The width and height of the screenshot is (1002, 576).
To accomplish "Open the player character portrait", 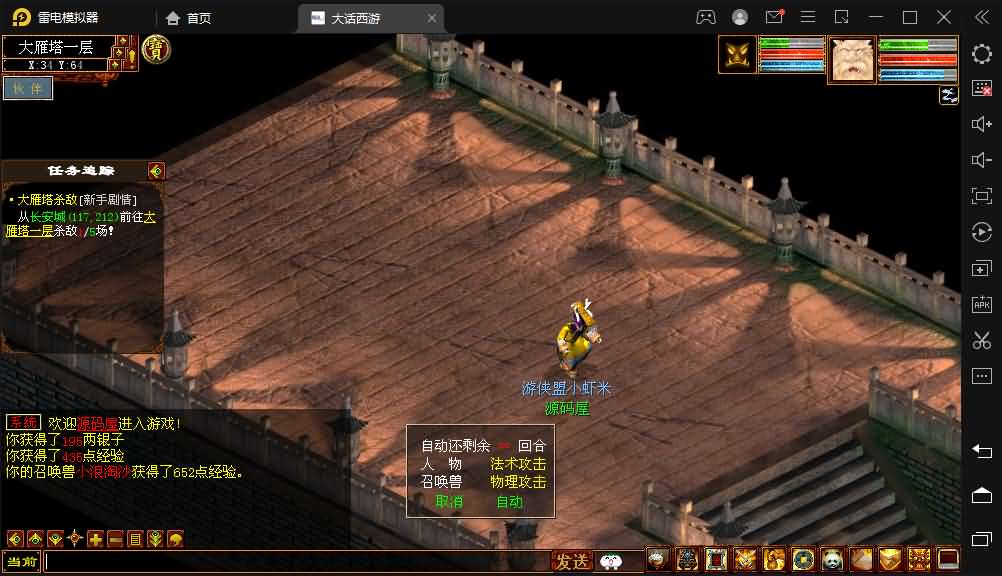I will [852, 59].
